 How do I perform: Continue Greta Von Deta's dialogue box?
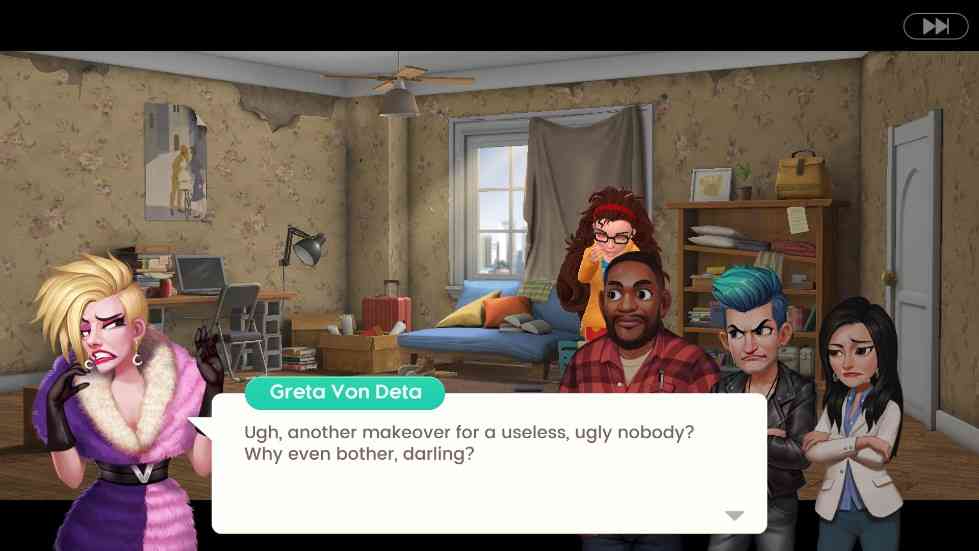tap(488, 463)
